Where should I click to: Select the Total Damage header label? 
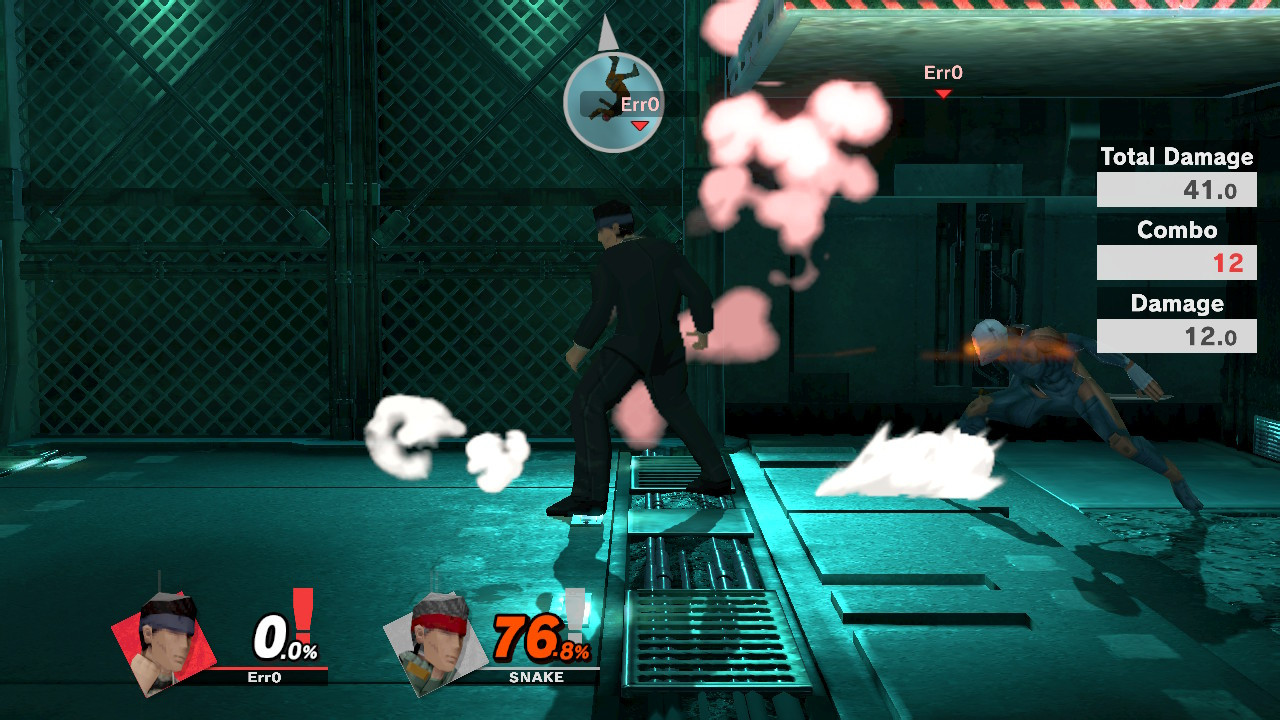(x=1176, y=157)
